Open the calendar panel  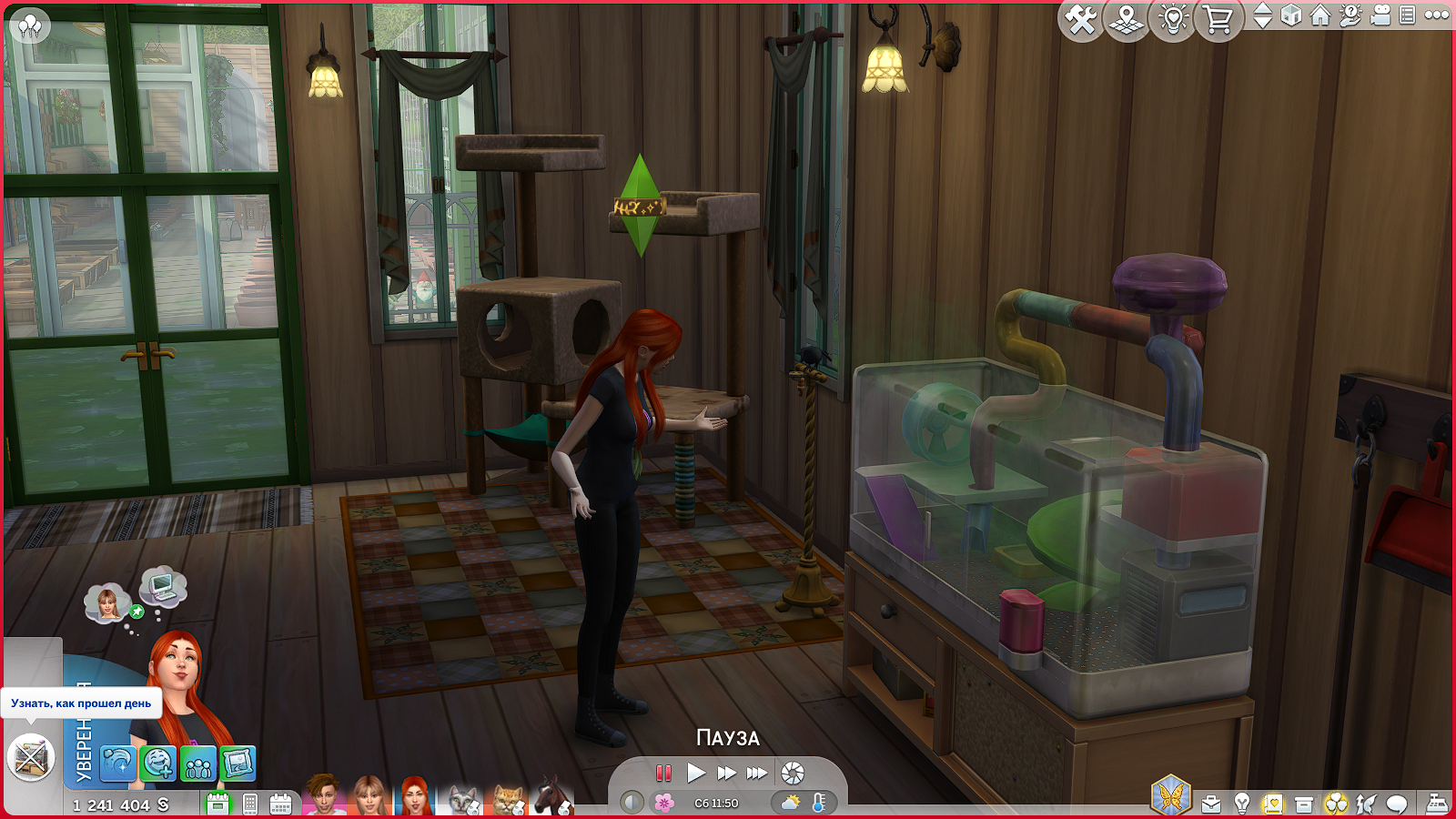(x=280, y=804)
